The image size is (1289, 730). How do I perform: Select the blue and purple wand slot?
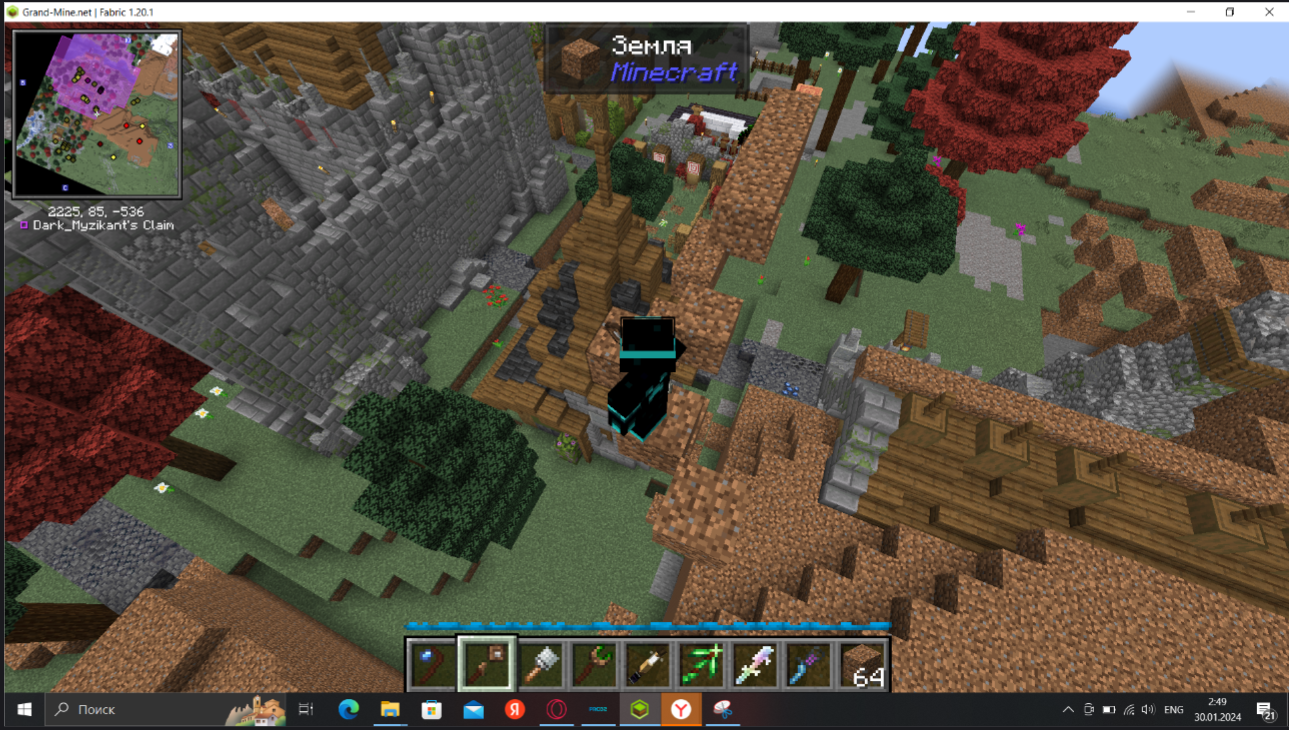click(808, 665)
